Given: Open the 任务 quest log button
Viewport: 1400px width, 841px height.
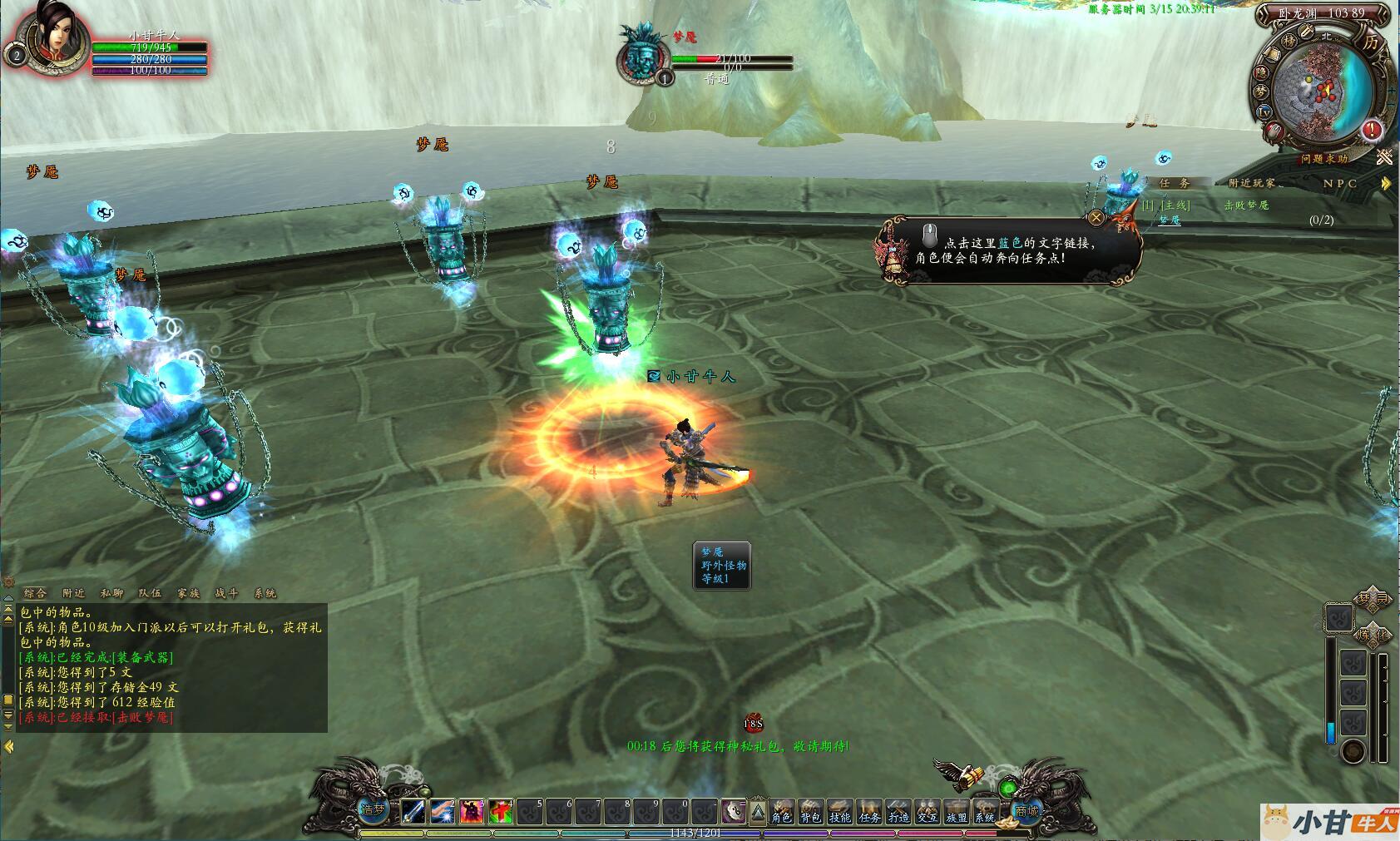Looking at the screenshot, I should pyautogui.click(x=869, y=810).
